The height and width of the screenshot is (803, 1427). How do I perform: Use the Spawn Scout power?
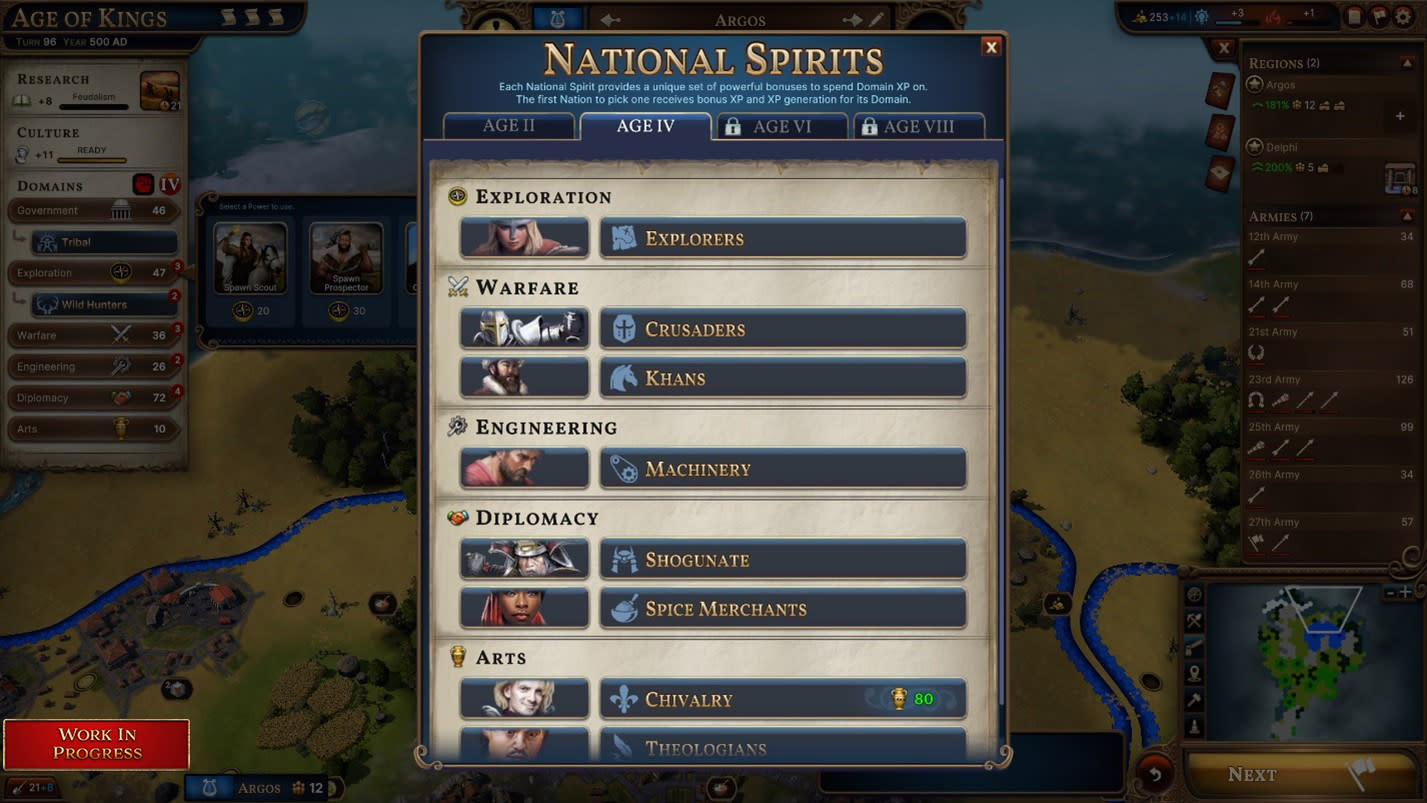click(x=250, y=258)
